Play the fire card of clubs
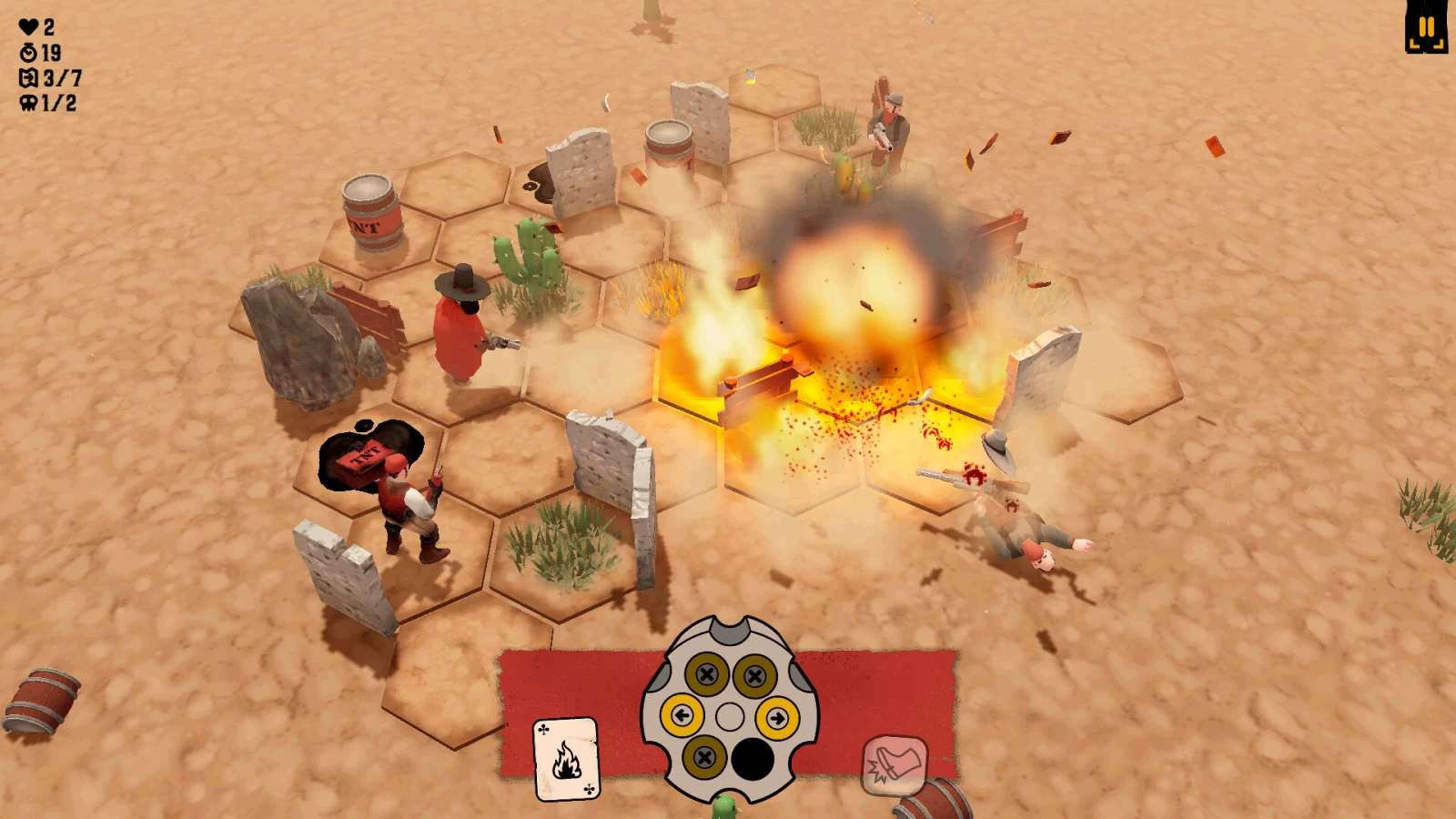 [566, 758]
